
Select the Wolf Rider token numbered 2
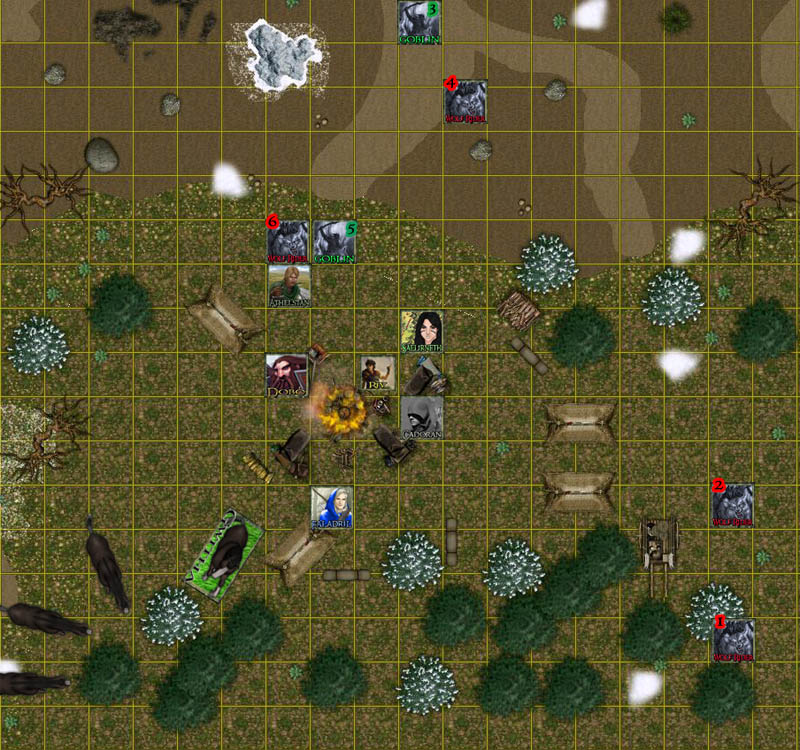point(733,505)
